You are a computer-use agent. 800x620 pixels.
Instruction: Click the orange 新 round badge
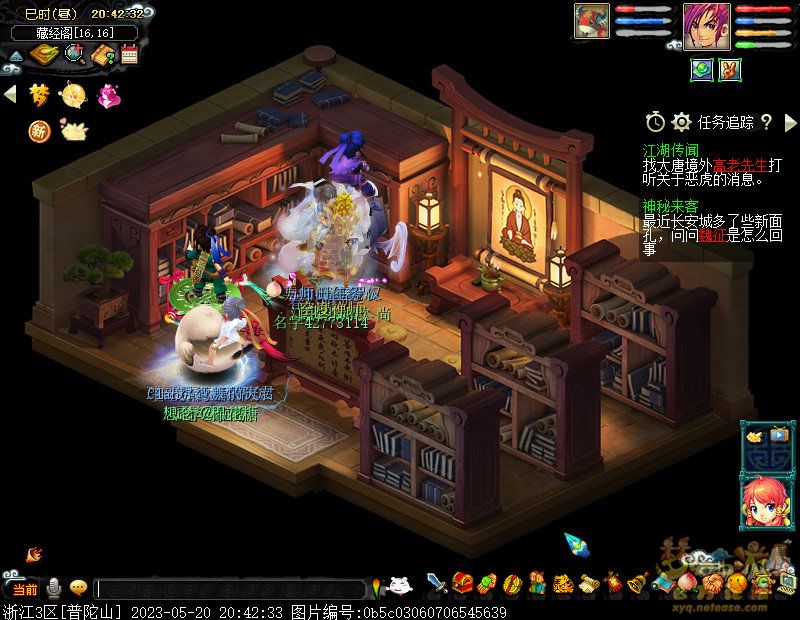tap(39, 130)
